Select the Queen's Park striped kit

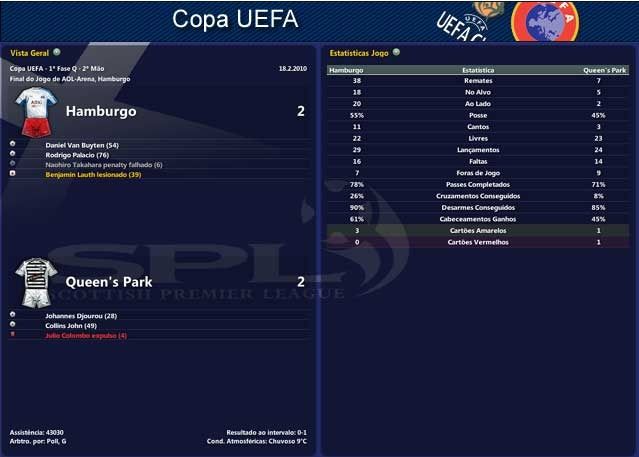point(36,281)
